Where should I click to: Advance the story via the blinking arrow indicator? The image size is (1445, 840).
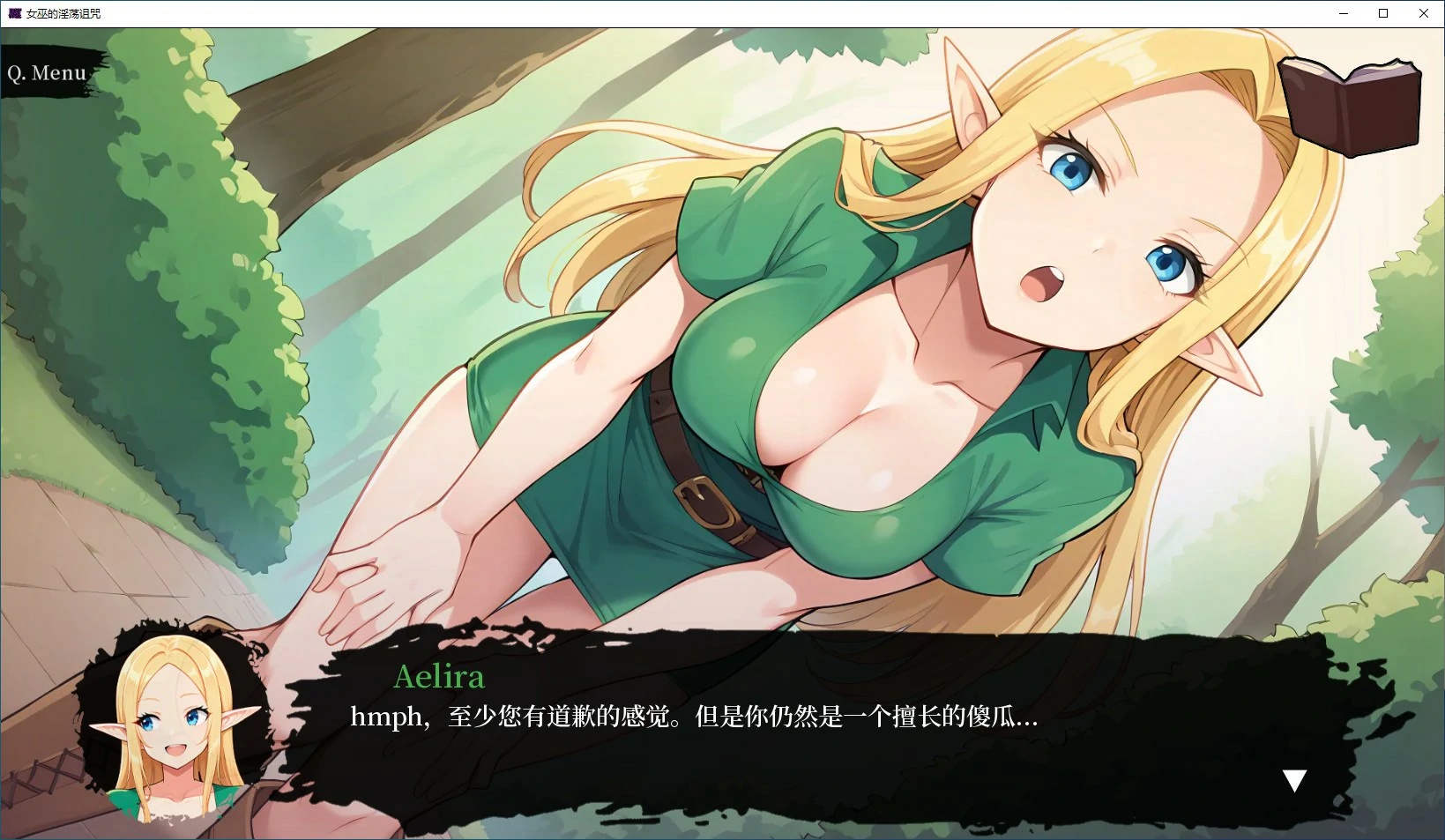tap(1295, 779)
